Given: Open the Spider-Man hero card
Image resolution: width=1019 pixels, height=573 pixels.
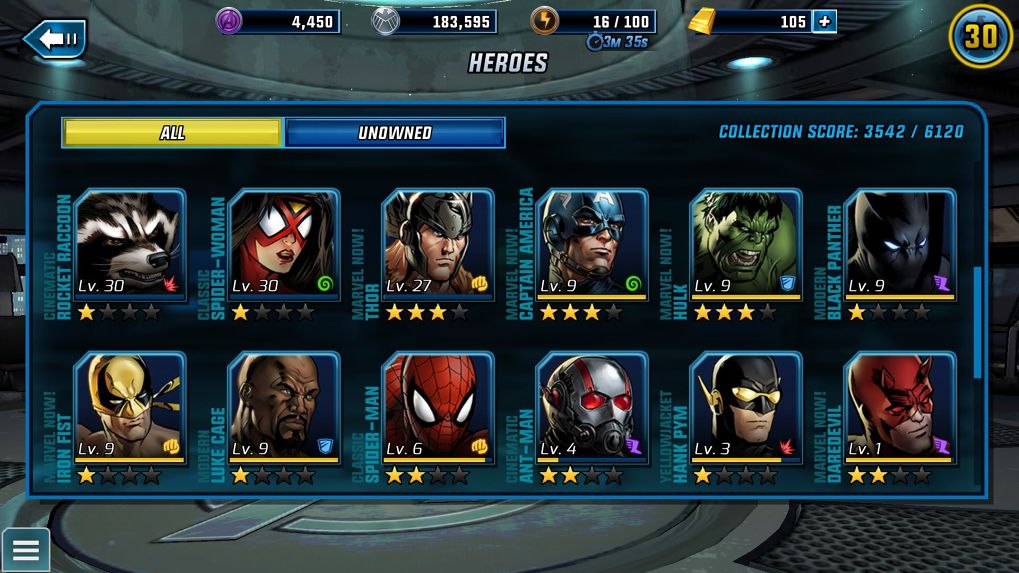Looking at the screenshot, I should click(x=438, y=408).
